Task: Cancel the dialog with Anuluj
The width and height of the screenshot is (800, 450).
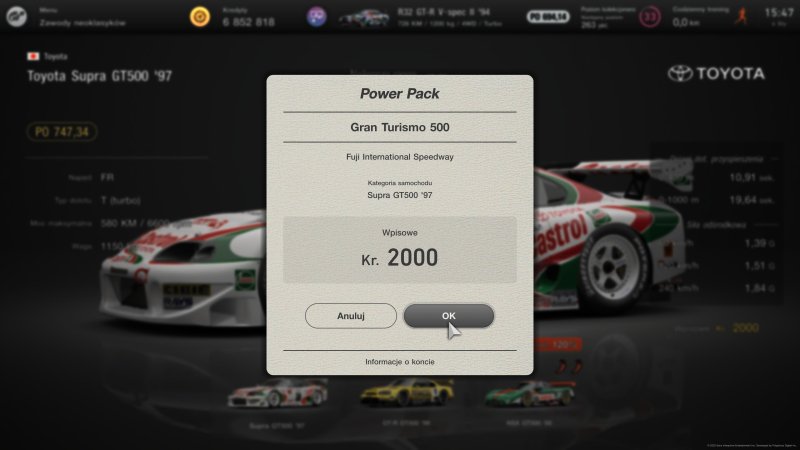Action: (x=350, y=316)
